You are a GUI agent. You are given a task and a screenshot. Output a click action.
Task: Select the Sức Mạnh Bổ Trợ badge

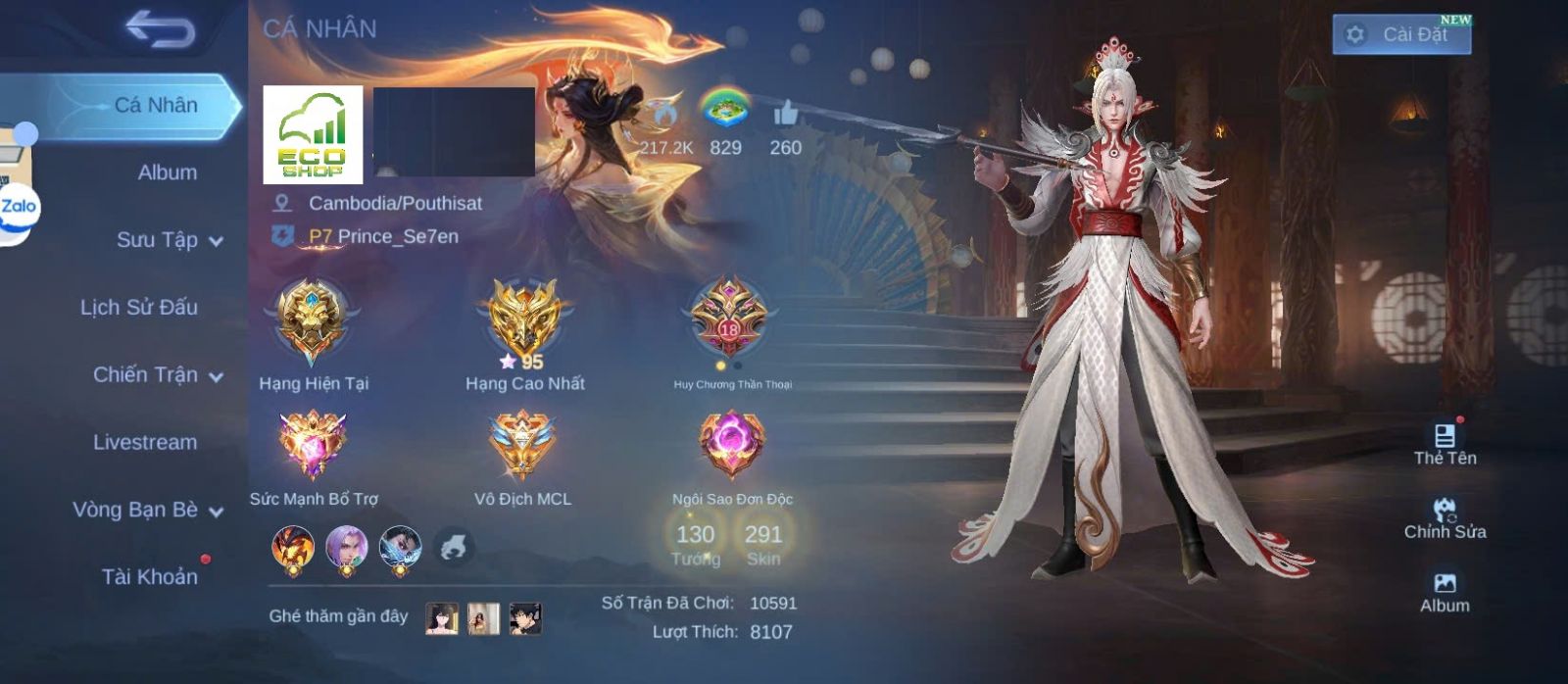pos(312,445)
